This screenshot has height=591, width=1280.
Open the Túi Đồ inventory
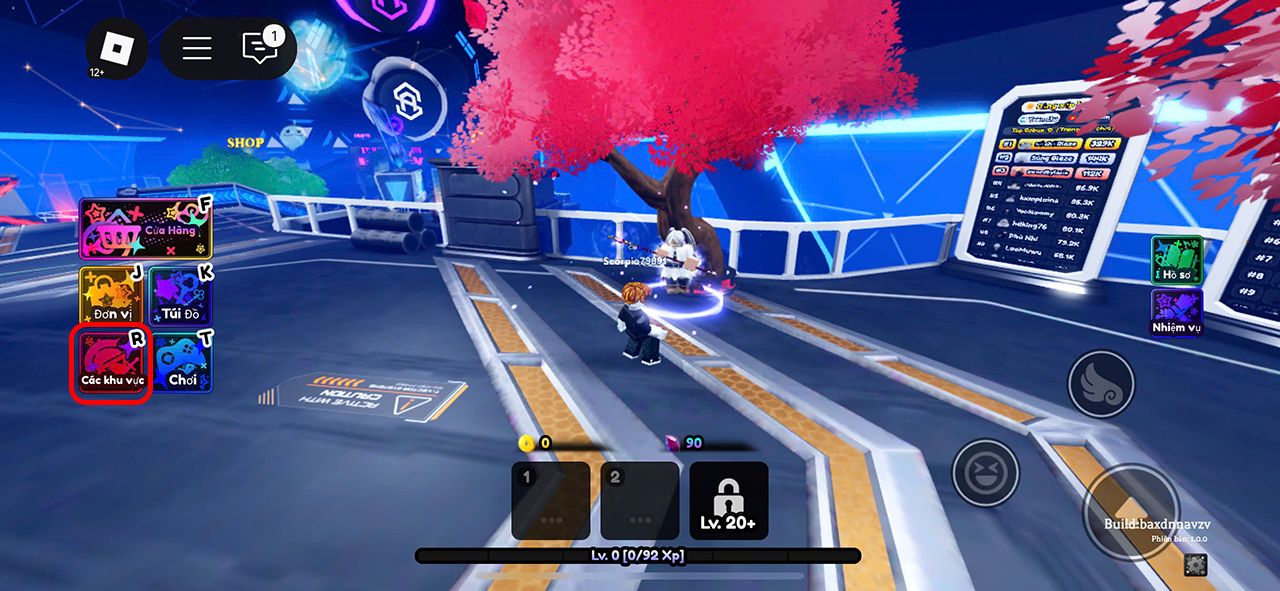[180, 296]
